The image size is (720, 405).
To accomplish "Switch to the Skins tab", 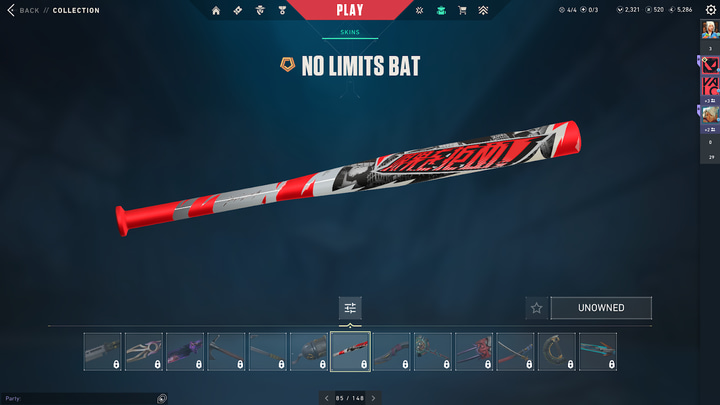I will click(350, 32).
